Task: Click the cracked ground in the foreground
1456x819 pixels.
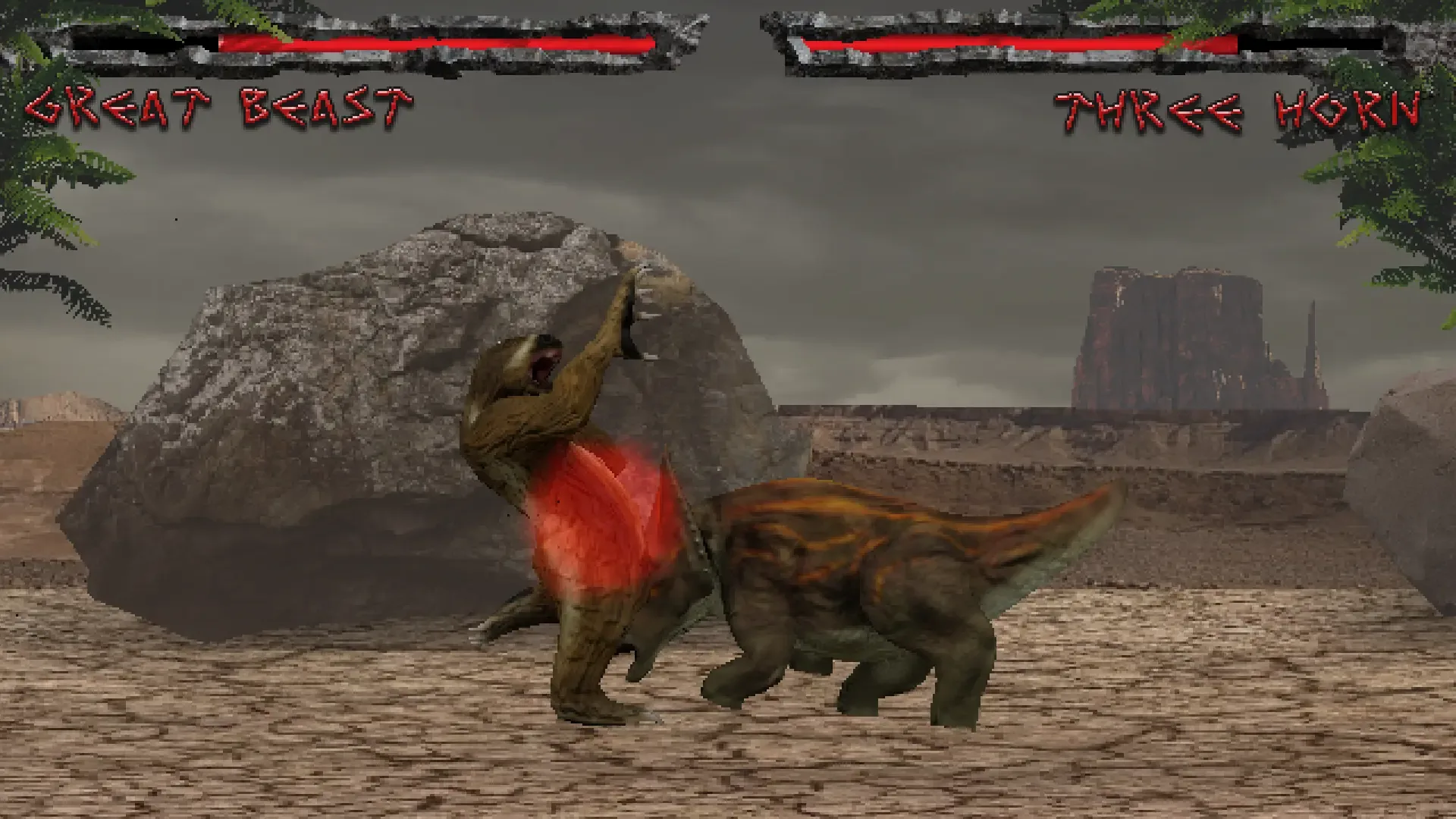Action: point(303,758)
